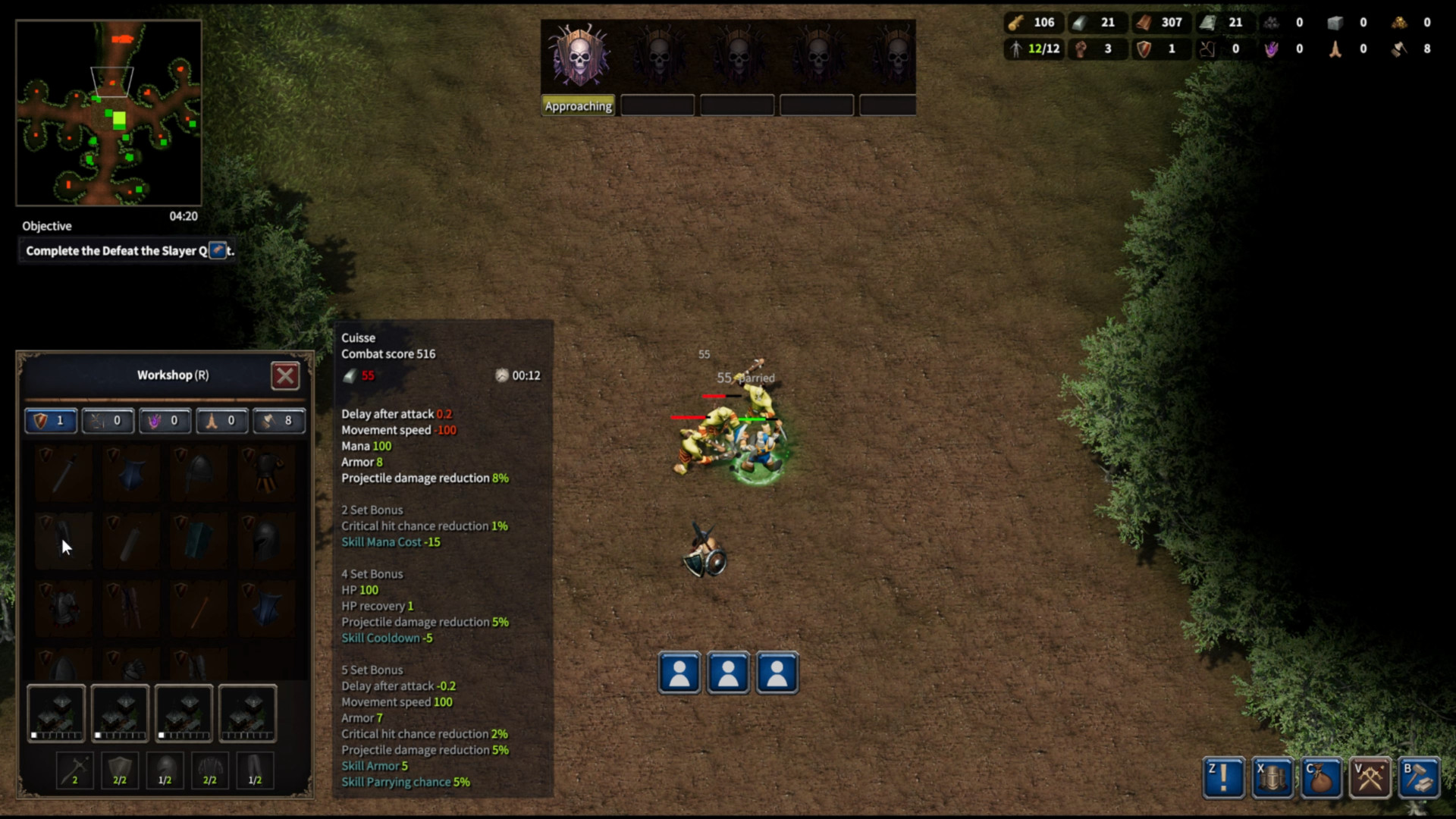Select the blue shield recipe in the Workshop
Viewport: 1456px width, 819px height.
pos(132,474)
